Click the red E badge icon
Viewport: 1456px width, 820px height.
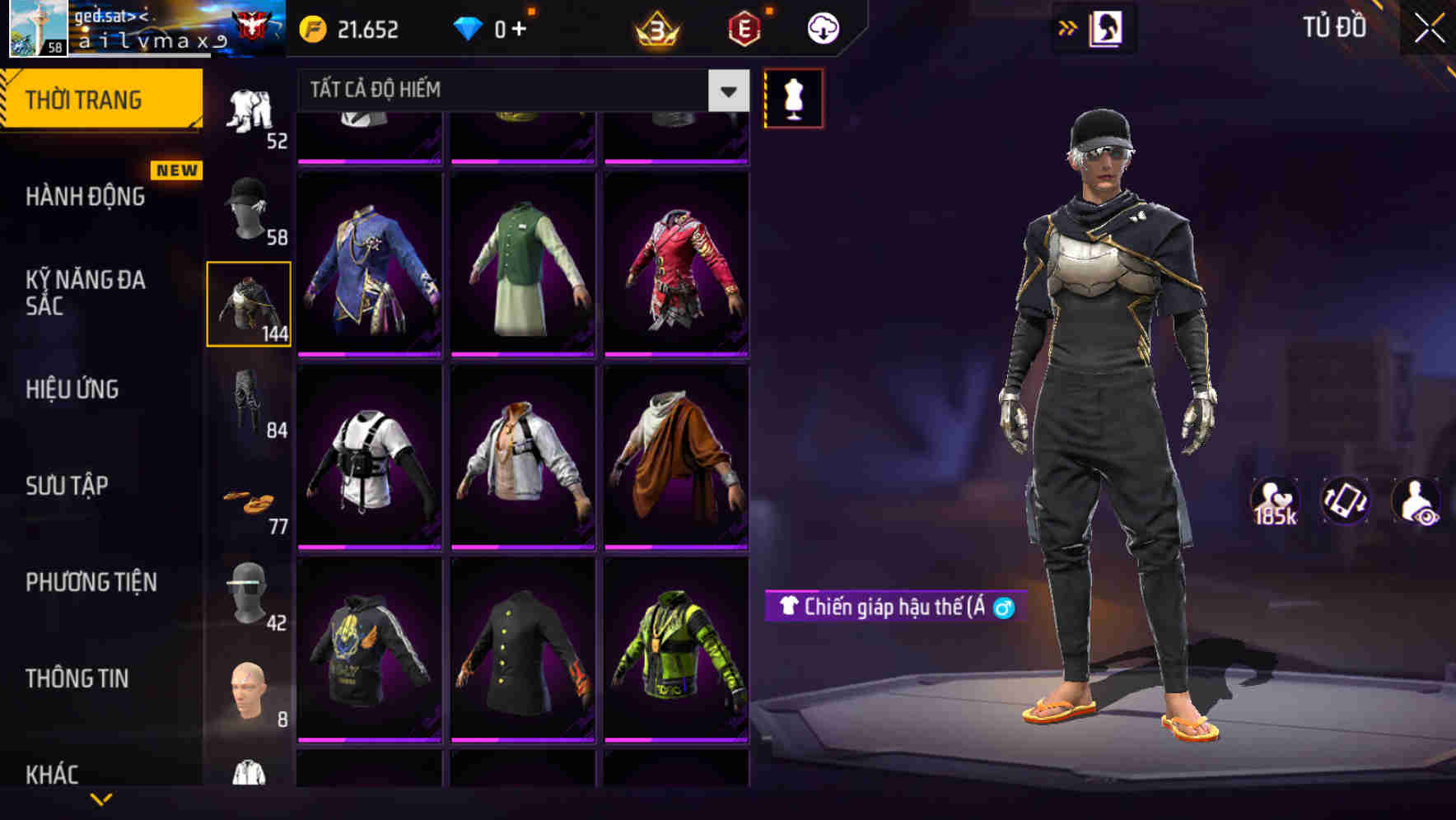point(744,28)
